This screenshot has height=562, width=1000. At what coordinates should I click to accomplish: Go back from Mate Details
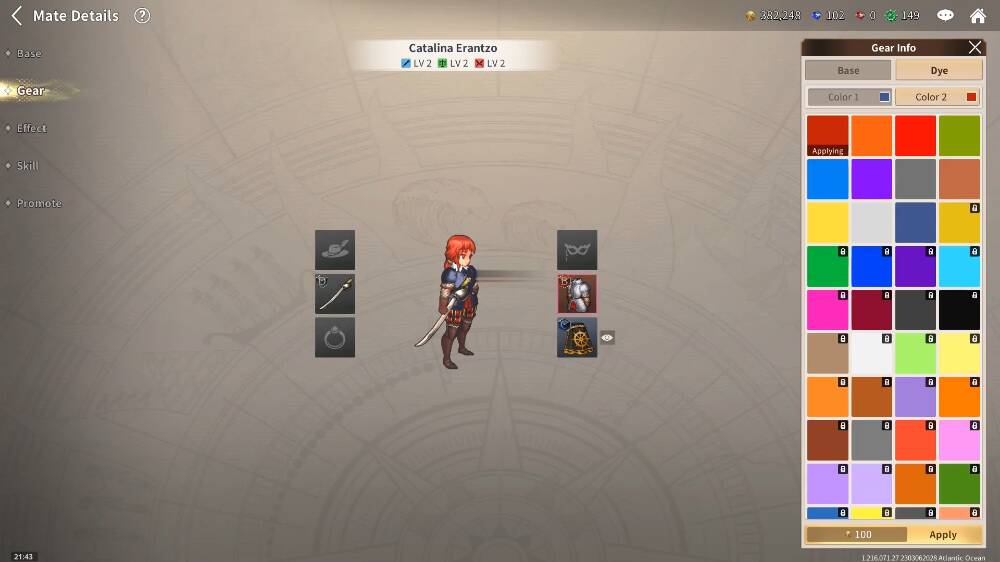[16, 16]
